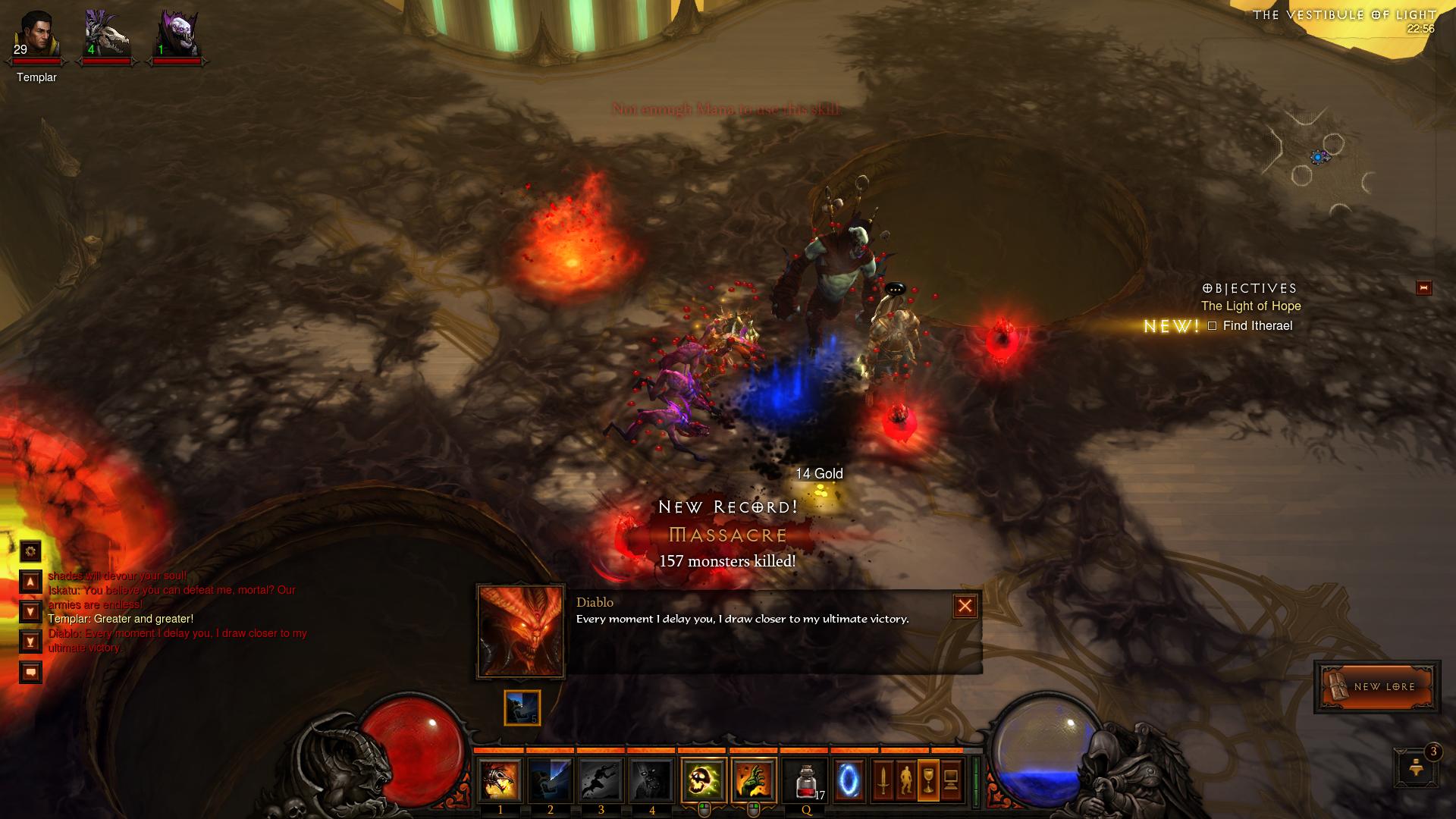Click the minimap in the corner
This screenshot has width=1456, height=819.
click(x=1319, y=158)
